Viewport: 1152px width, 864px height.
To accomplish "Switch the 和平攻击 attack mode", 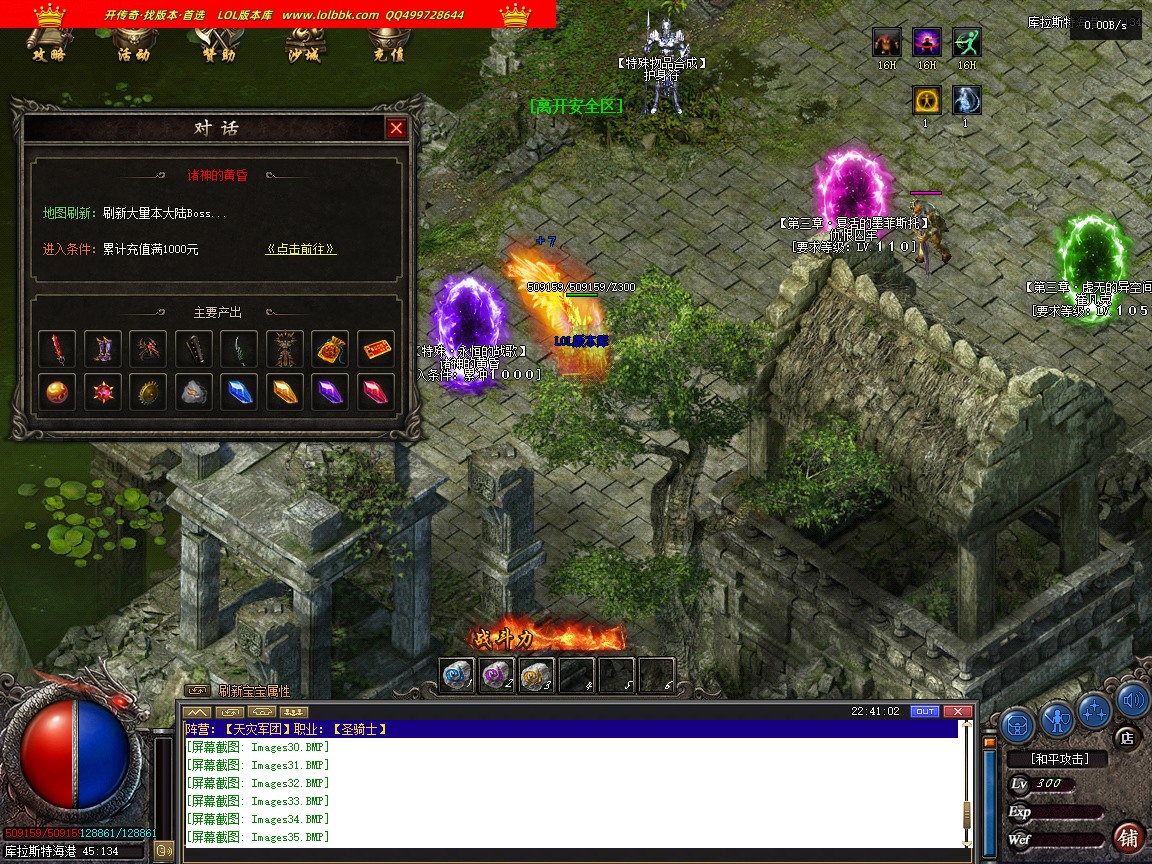I will [1059, 759].
